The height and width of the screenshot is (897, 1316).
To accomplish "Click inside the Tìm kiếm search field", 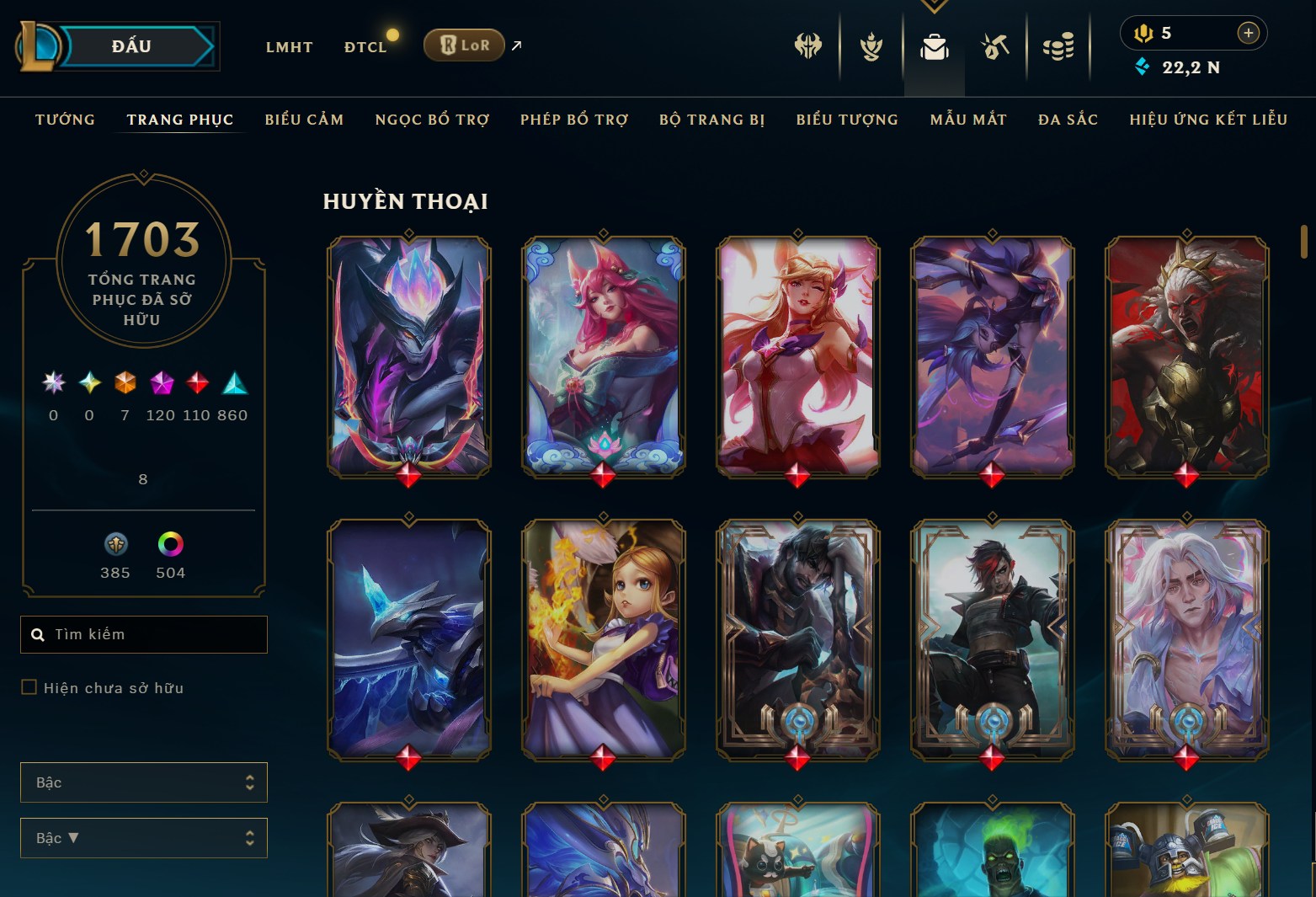I will tap(143, 634).
